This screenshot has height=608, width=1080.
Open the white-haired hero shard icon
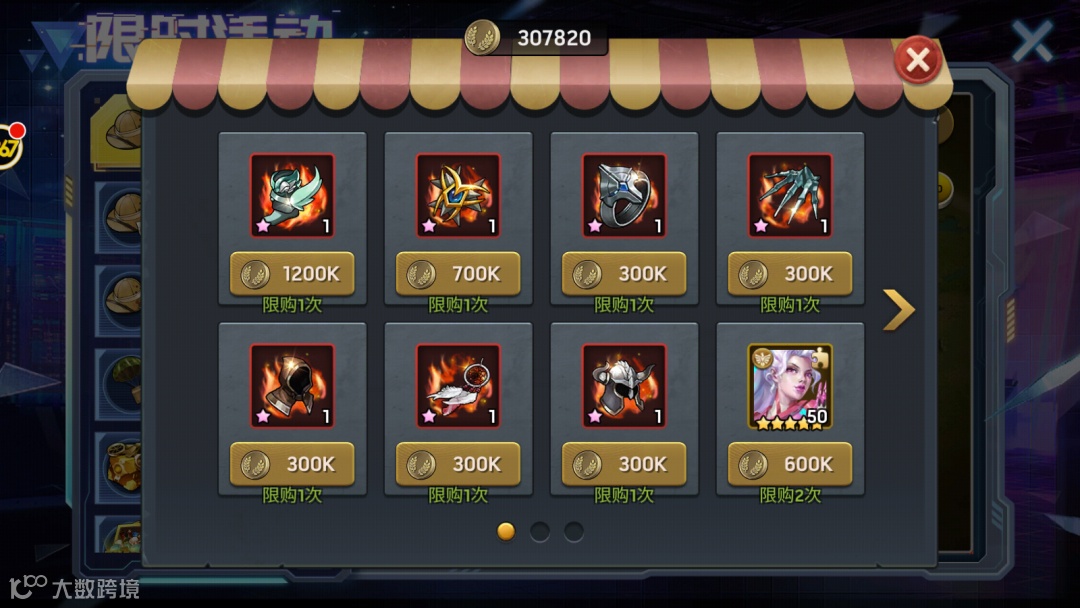pyautogui.click(x=790, y=386)
